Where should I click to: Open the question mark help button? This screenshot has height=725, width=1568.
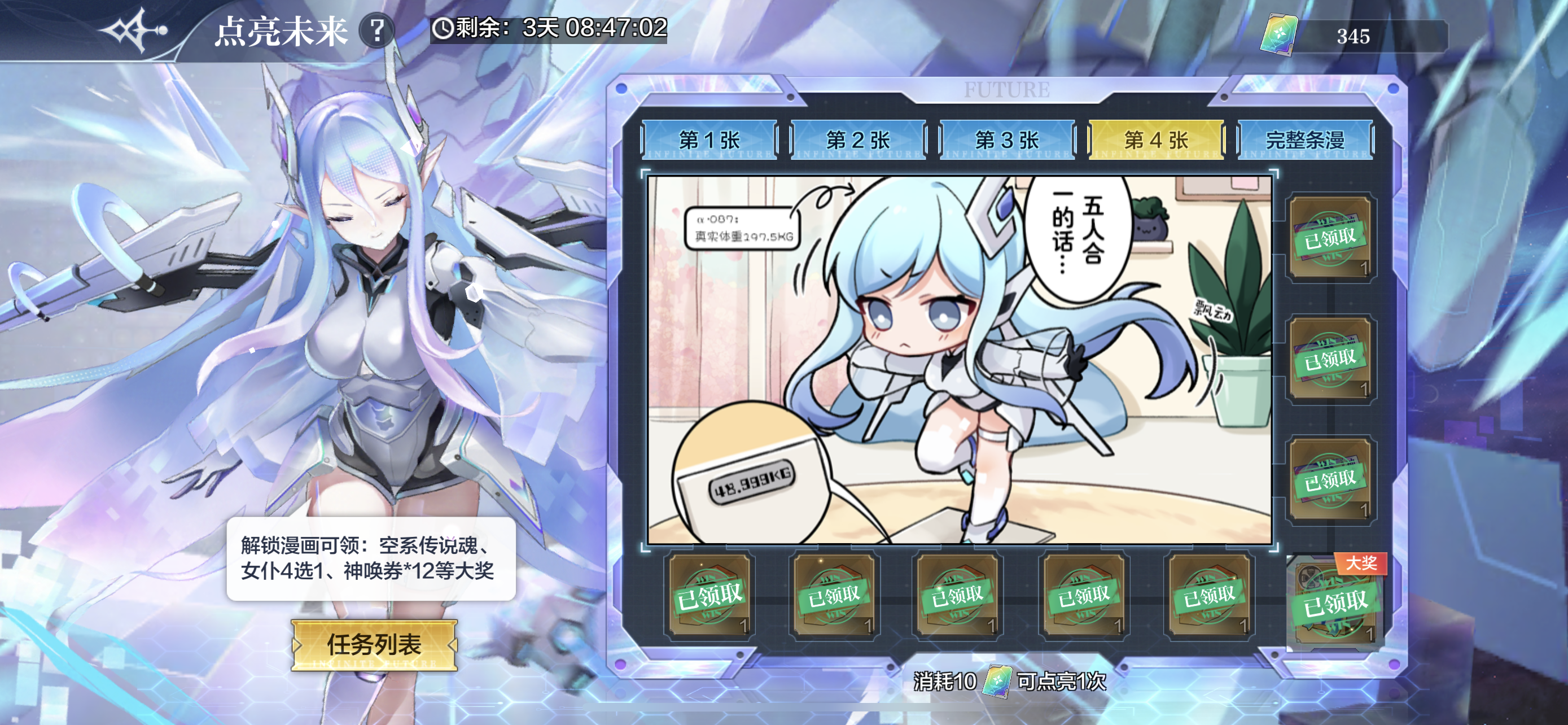377,30
